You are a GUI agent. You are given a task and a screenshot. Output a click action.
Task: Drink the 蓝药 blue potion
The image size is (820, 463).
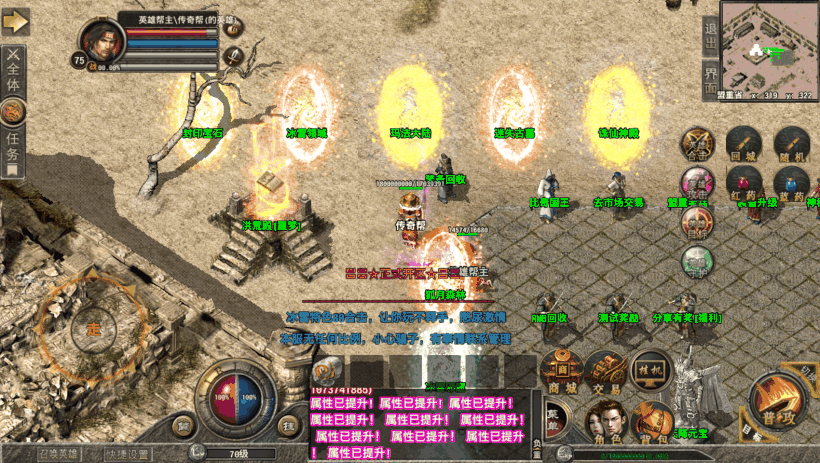click(x=790, y=185)
